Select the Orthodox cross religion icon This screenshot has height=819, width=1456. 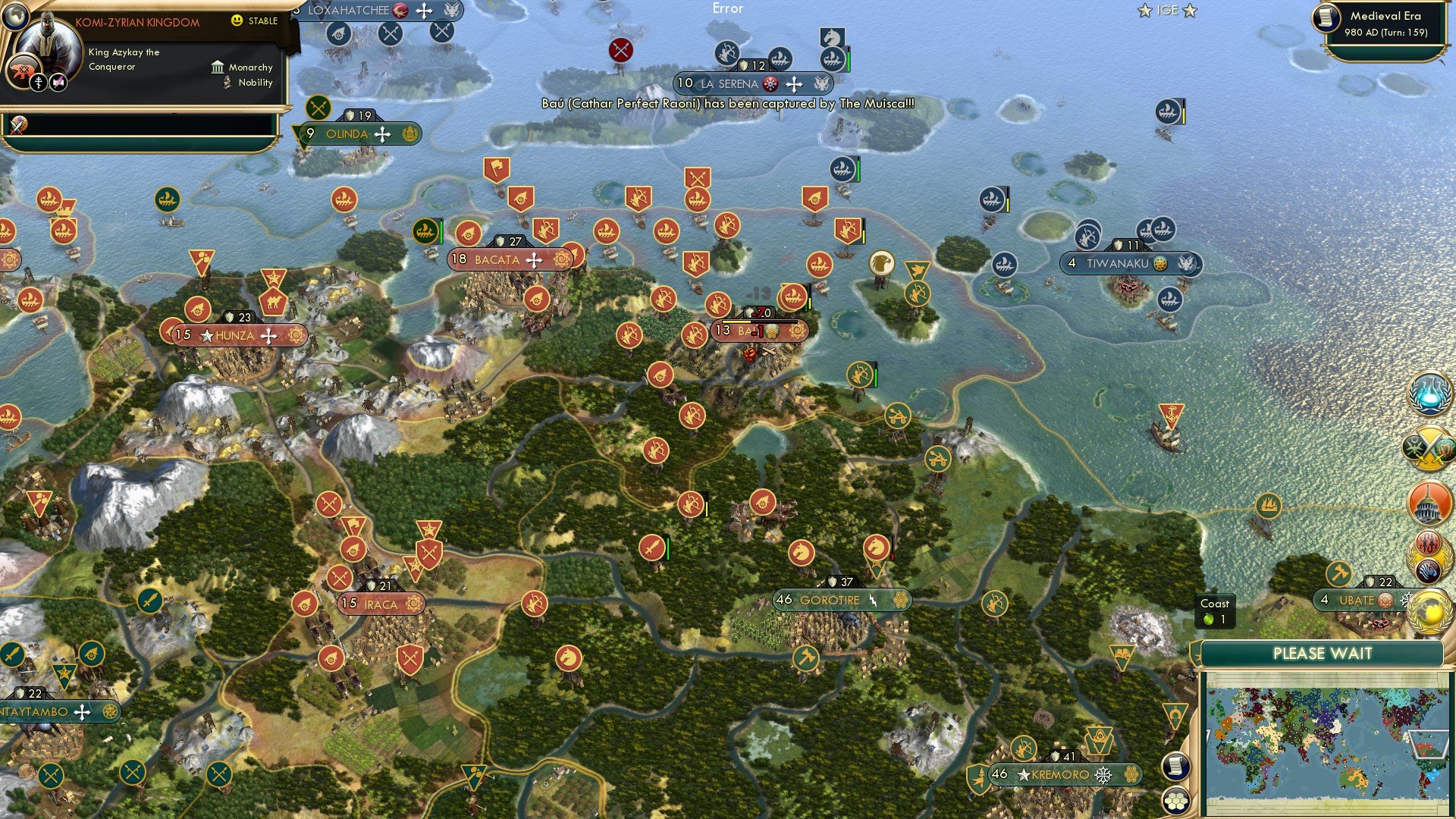(x=38, y=82)
